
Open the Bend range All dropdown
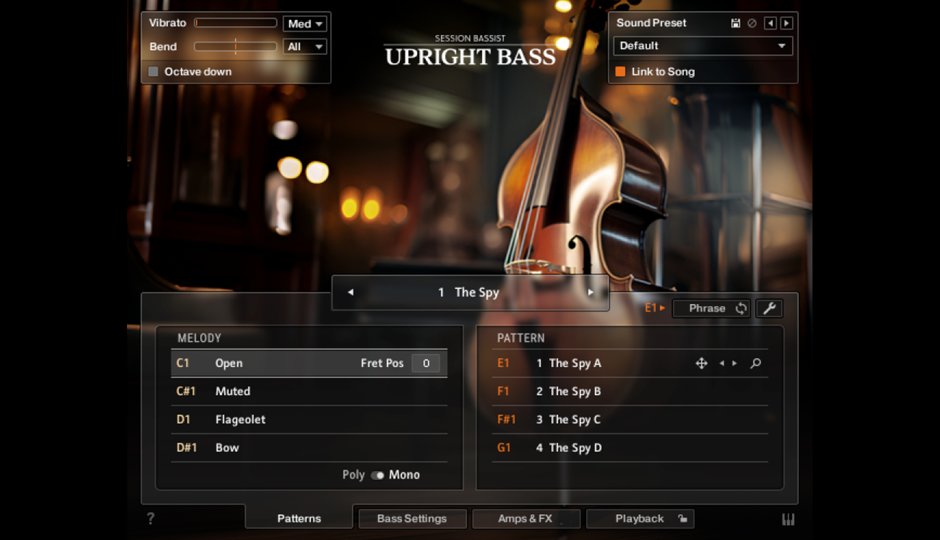coord(305,47)
